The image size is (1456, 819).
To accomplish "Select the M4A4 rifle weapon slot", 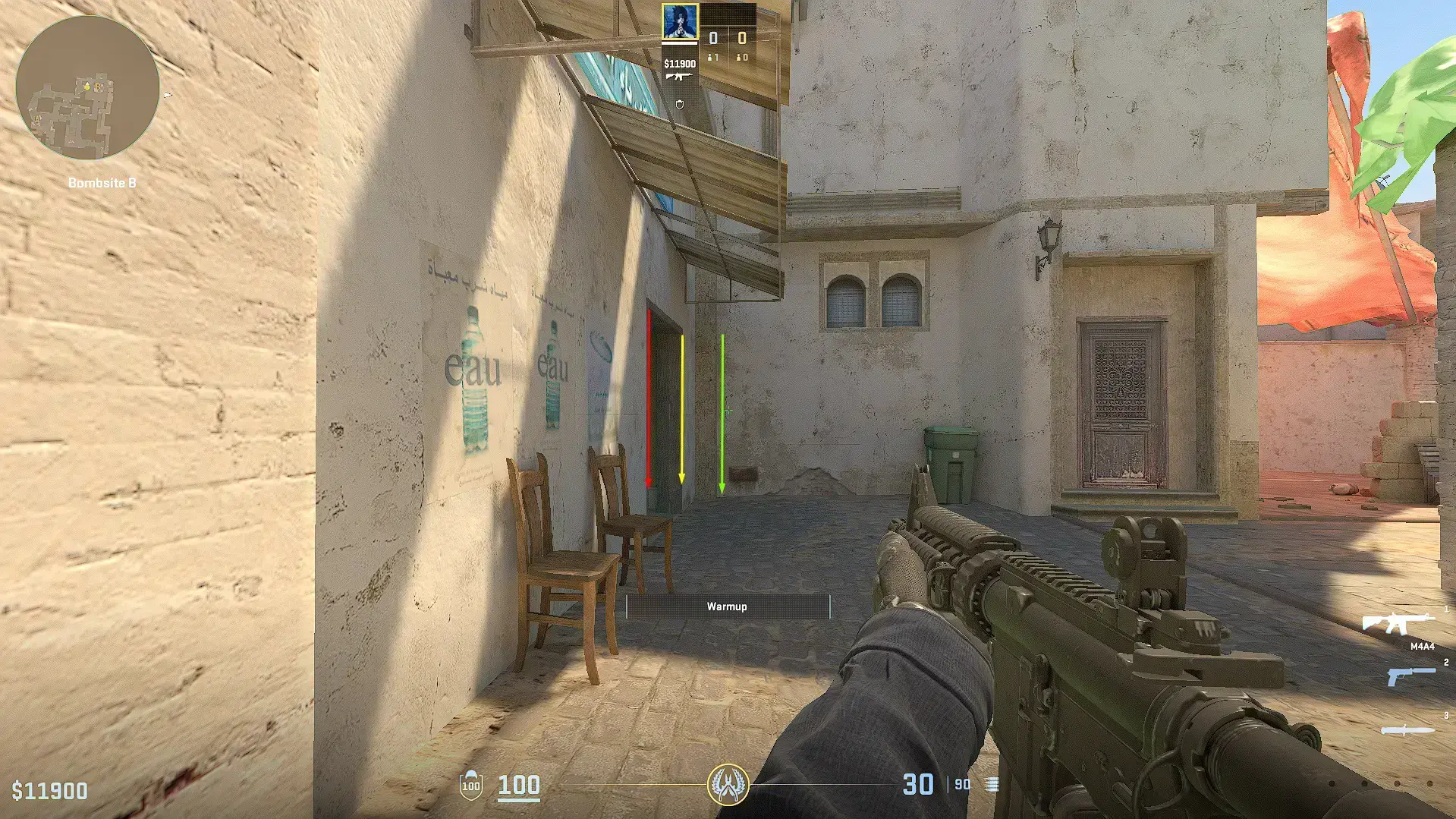I will click(x=1398, y=624).
